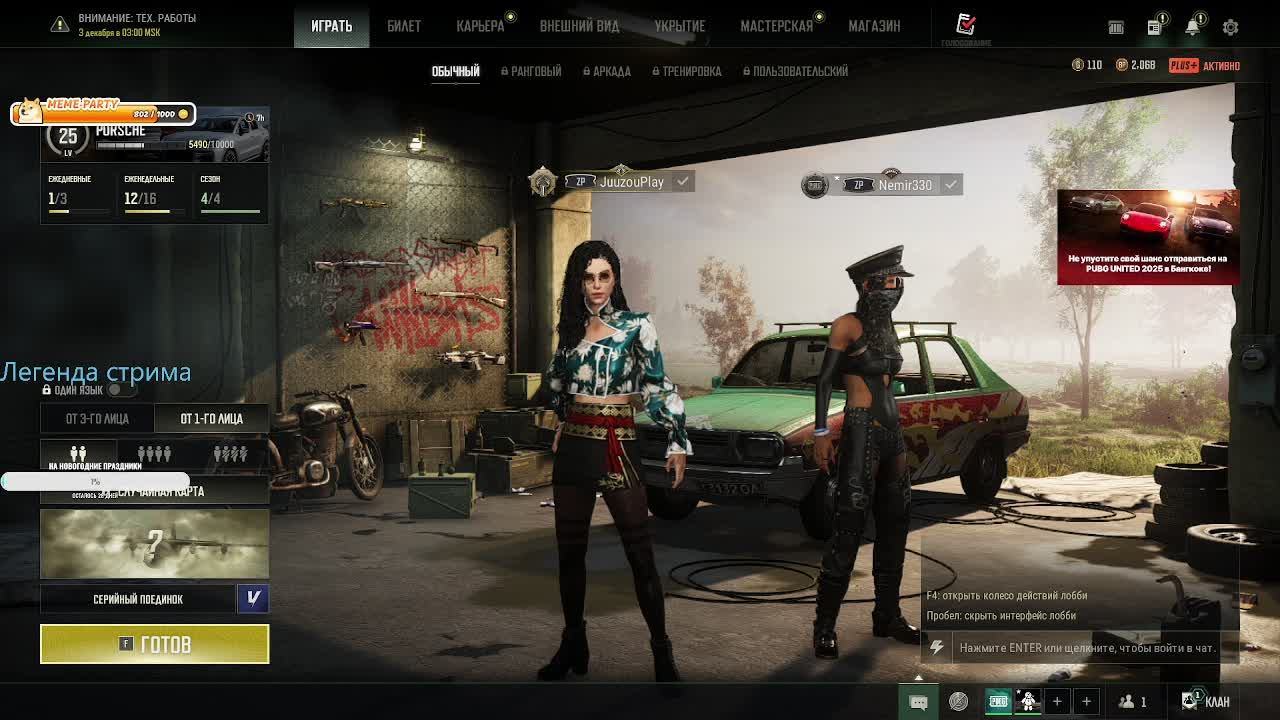This screenshot has height=720, width=1280.
Task: Switch to Пользовательский matches
Action: click(796, 71)
